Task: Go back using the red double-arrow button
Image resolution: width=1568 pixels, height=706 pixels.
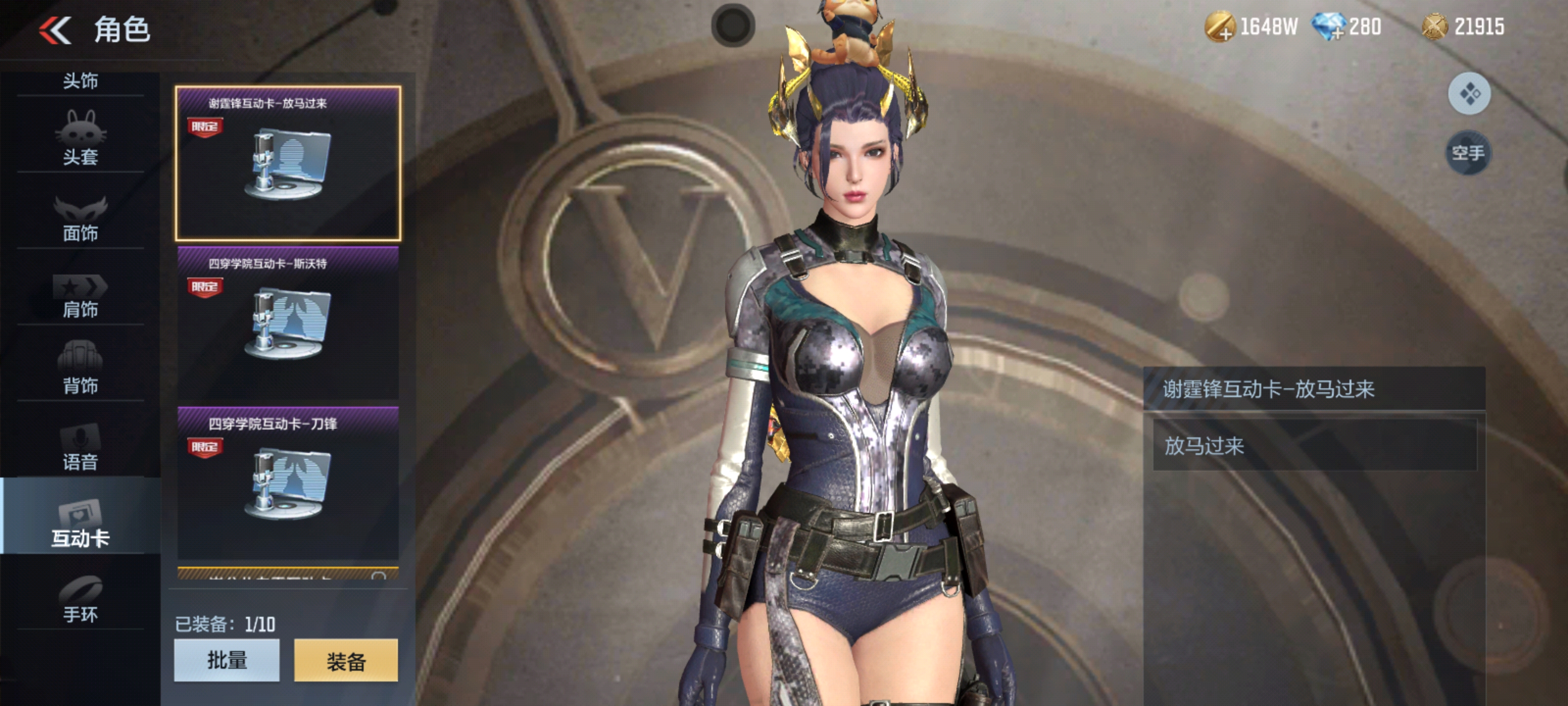Action: pos(55,30)
